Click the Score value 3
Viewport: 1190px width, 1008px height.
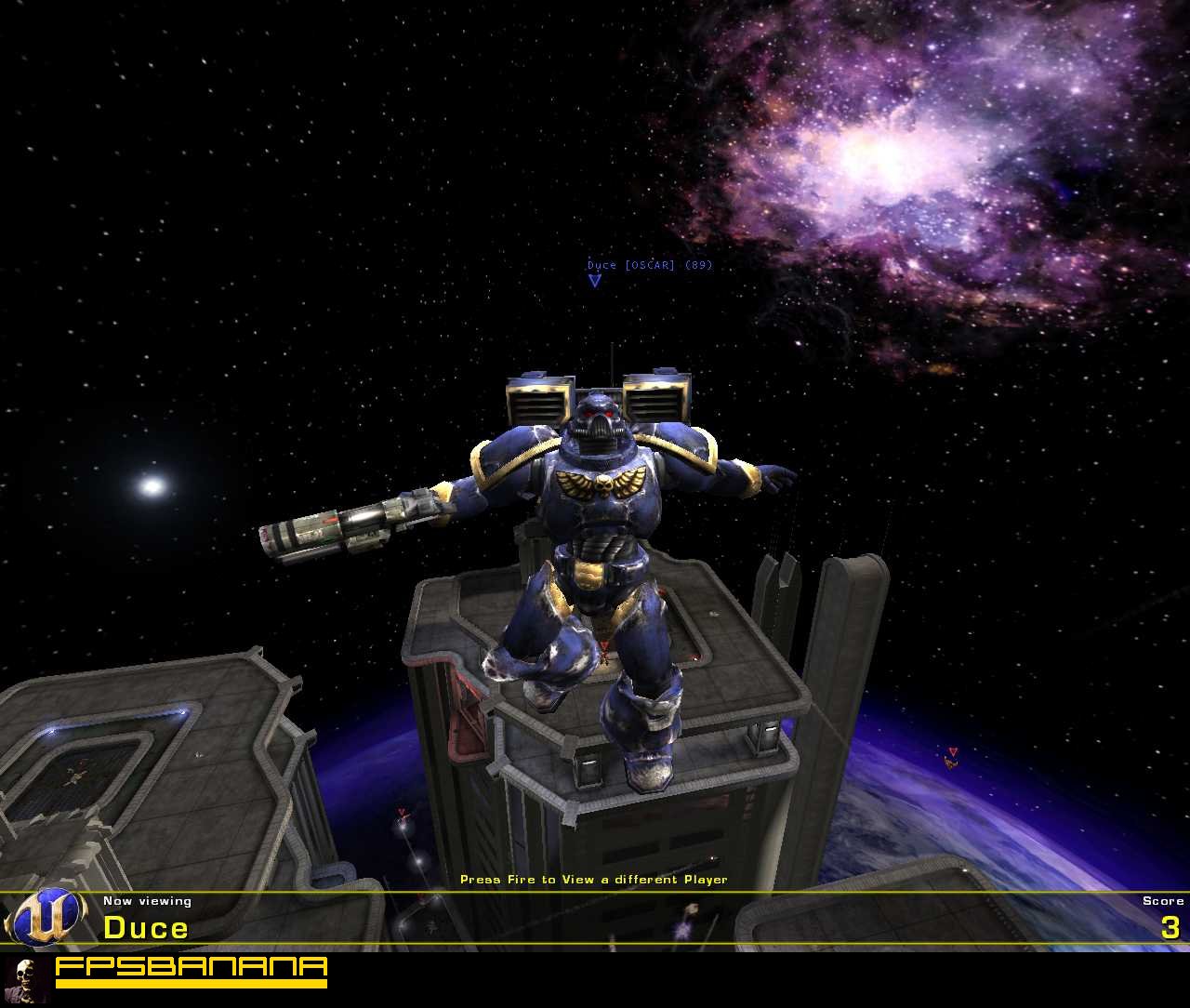[x=1171, y=927]
